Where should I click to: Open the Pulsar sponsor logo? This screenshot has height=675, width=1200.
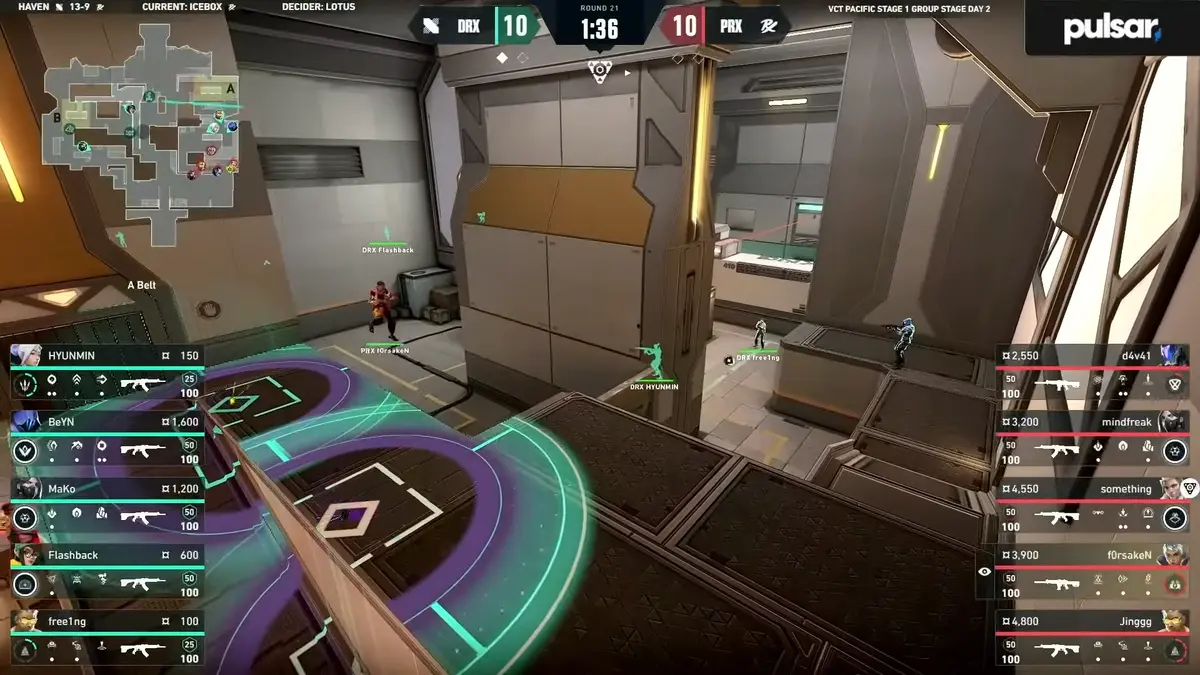(1111, 28)
